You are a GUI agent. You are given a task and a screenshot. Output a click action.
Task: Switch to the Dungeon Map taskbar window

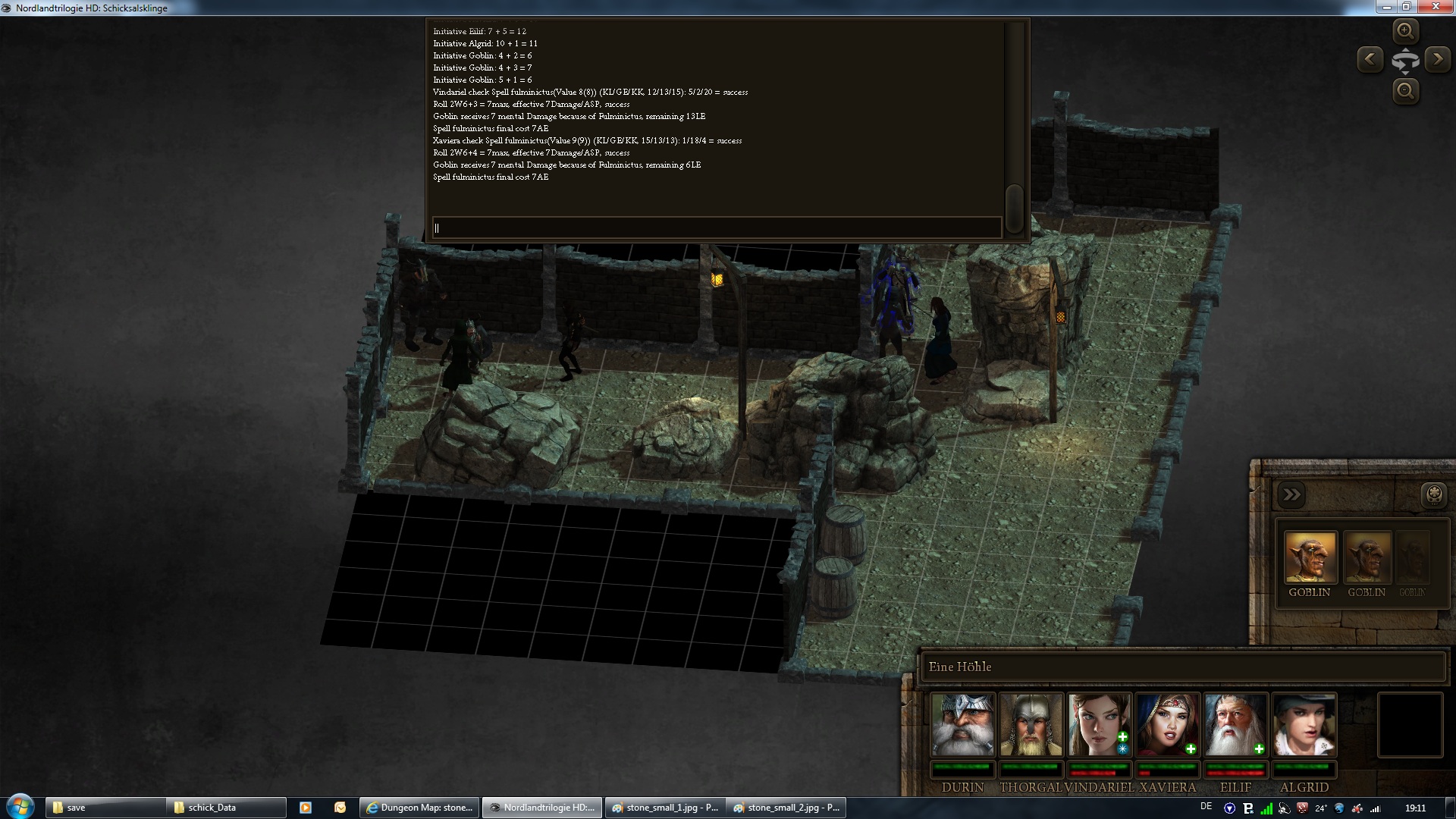[421, 808]
